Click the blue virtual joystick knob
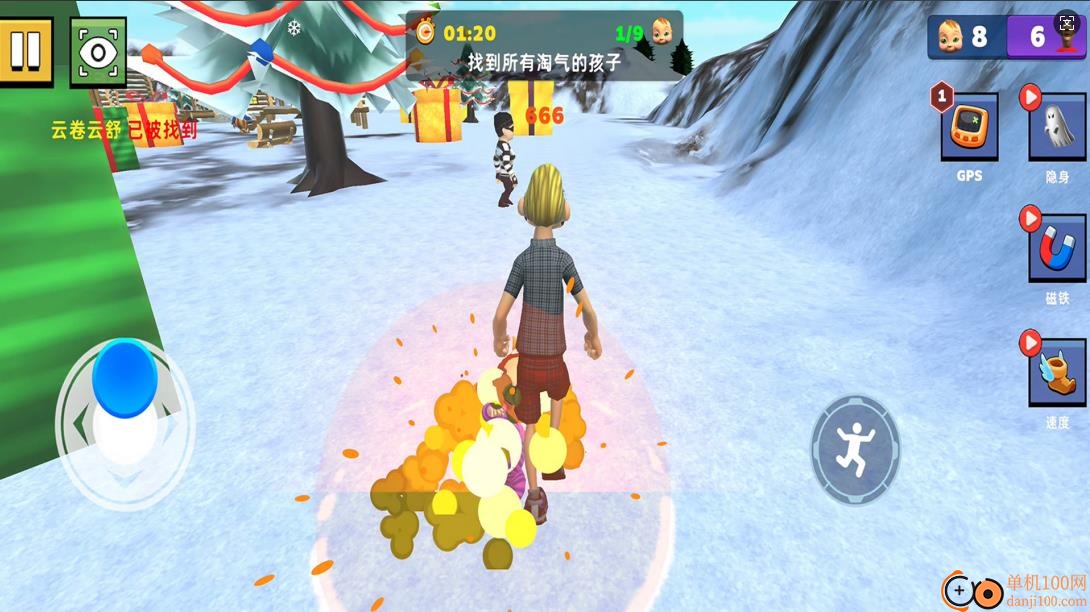This screenshot has width=1090, height=612. pos(125,378)
